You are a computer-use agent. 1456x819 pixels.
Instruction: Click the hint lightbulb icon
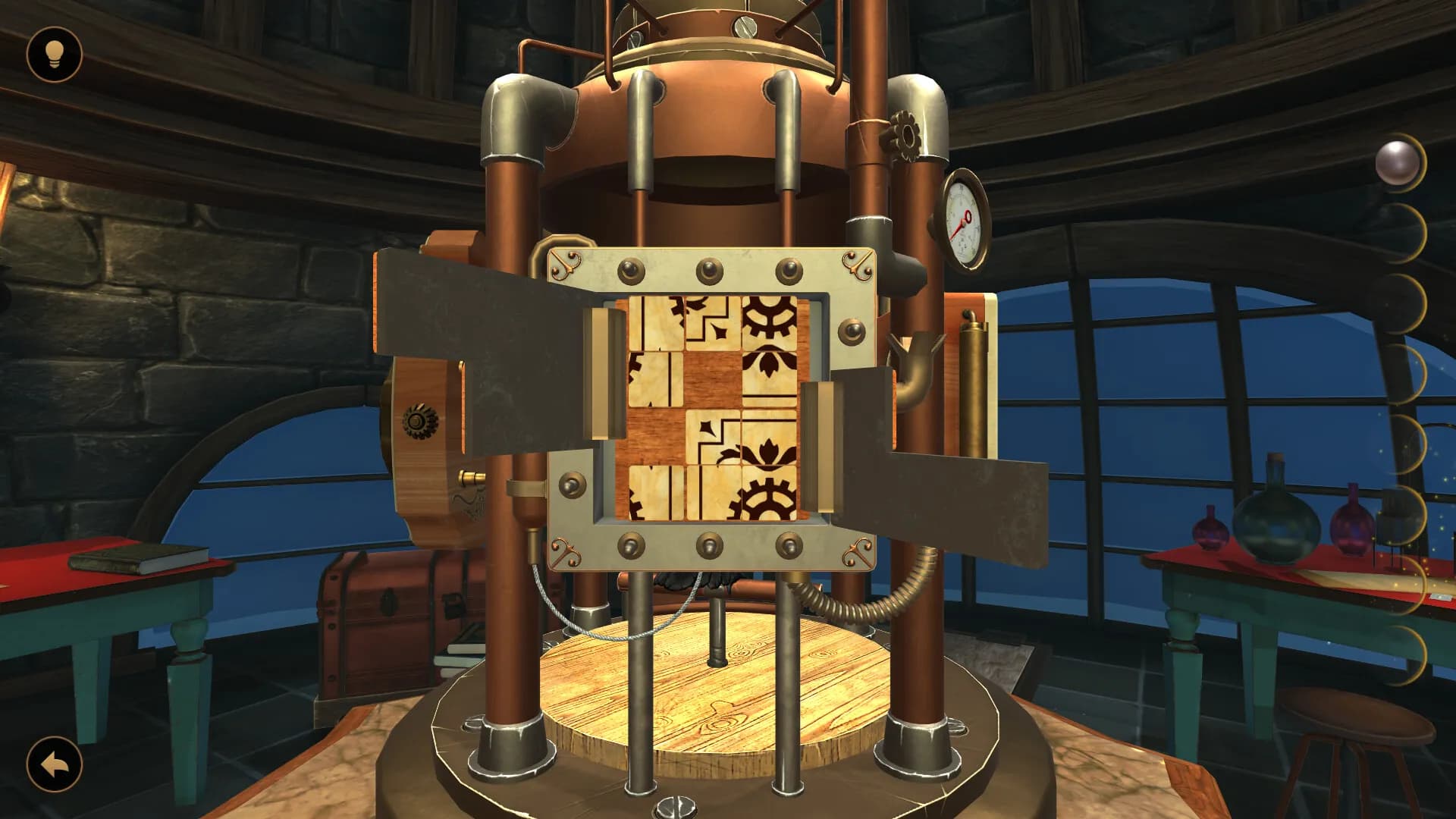pyautogui.click(x=55, y=55)
